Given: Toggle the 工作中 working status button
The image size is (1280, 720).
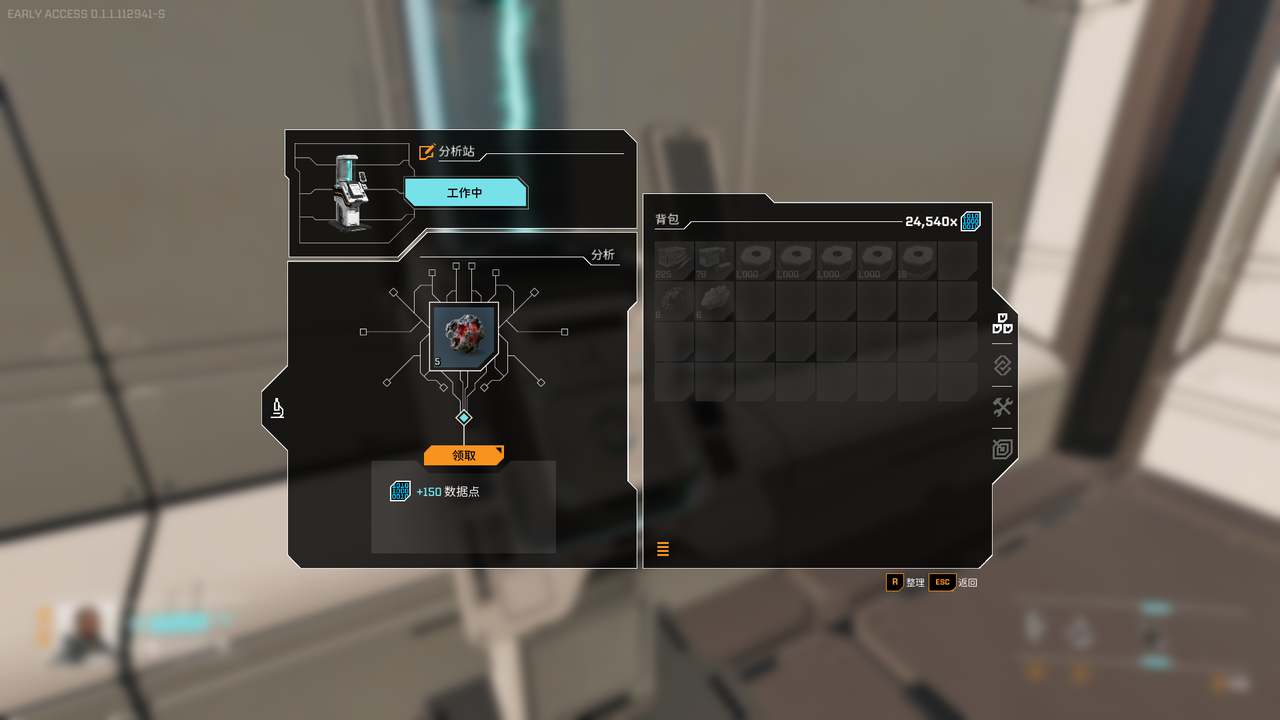Looking at the screenshot, I should [x=465, y=193].
